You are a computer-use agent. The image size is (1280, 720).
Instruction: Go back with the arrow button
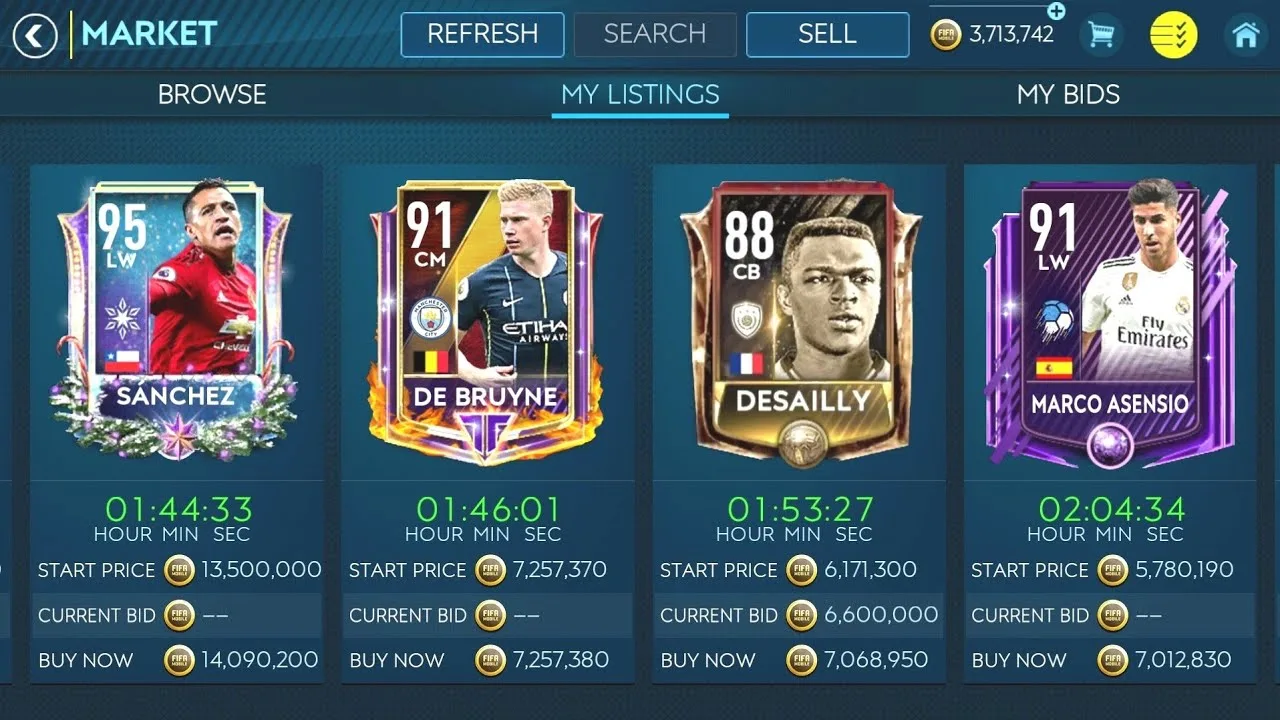coord(35,37)
